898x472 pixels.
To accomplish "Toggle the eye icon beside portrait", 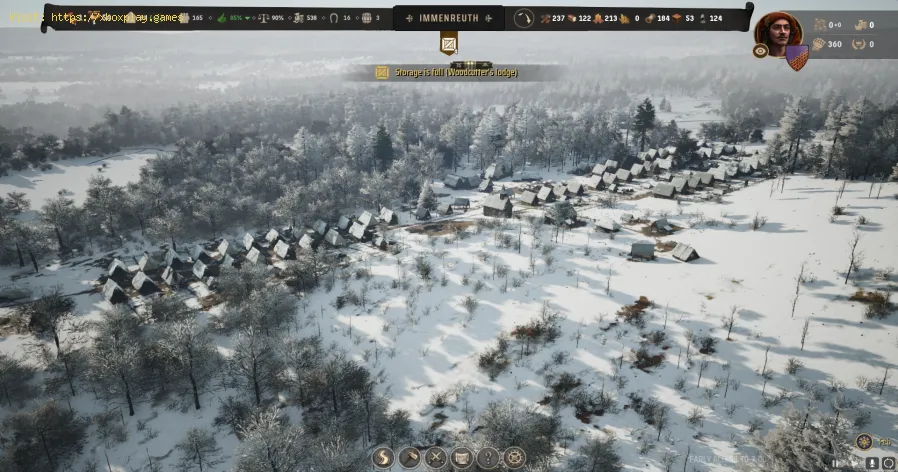I will click(760, 51).
